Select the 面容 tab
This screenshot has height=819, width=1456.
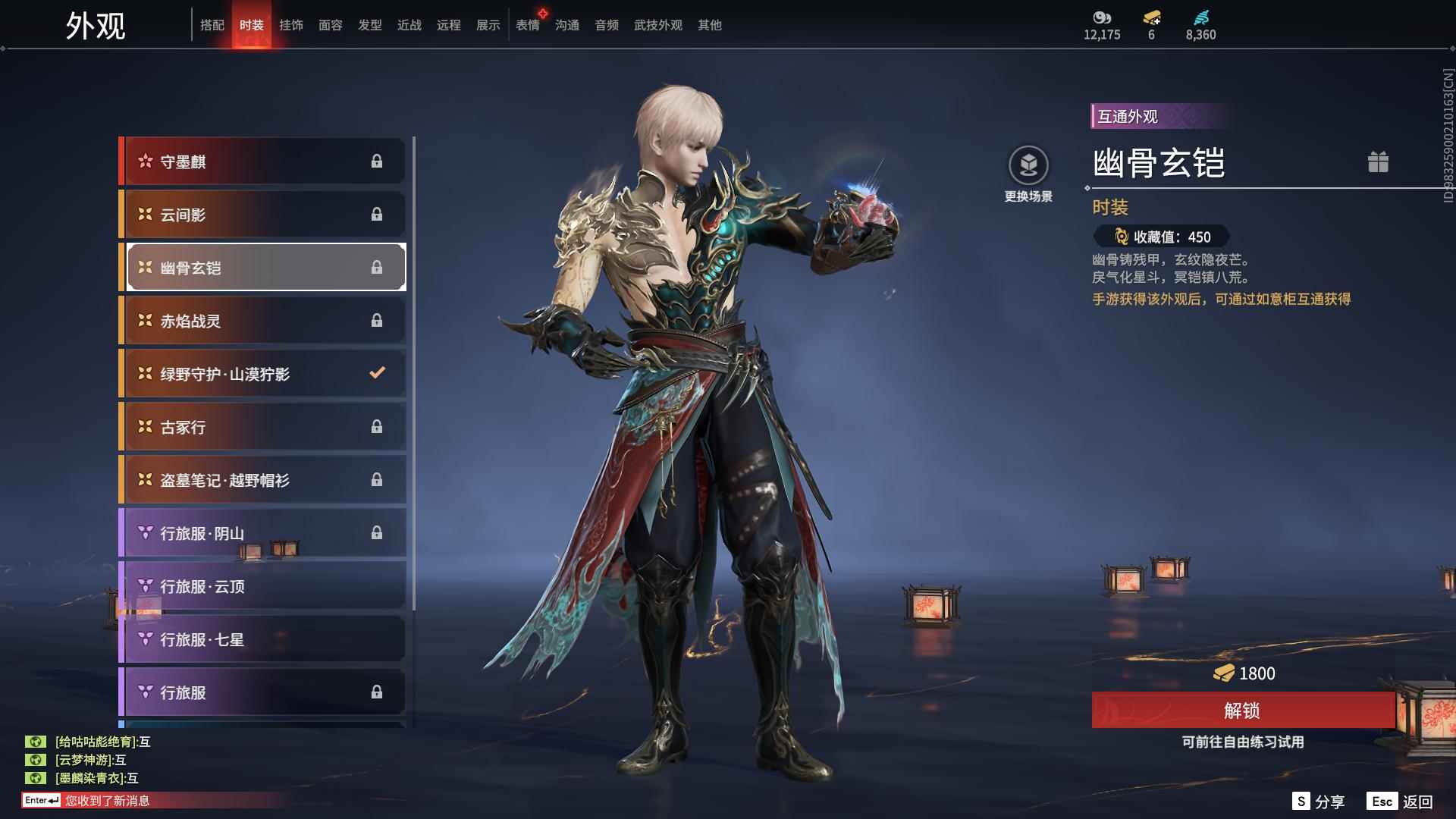click(330, 25)
